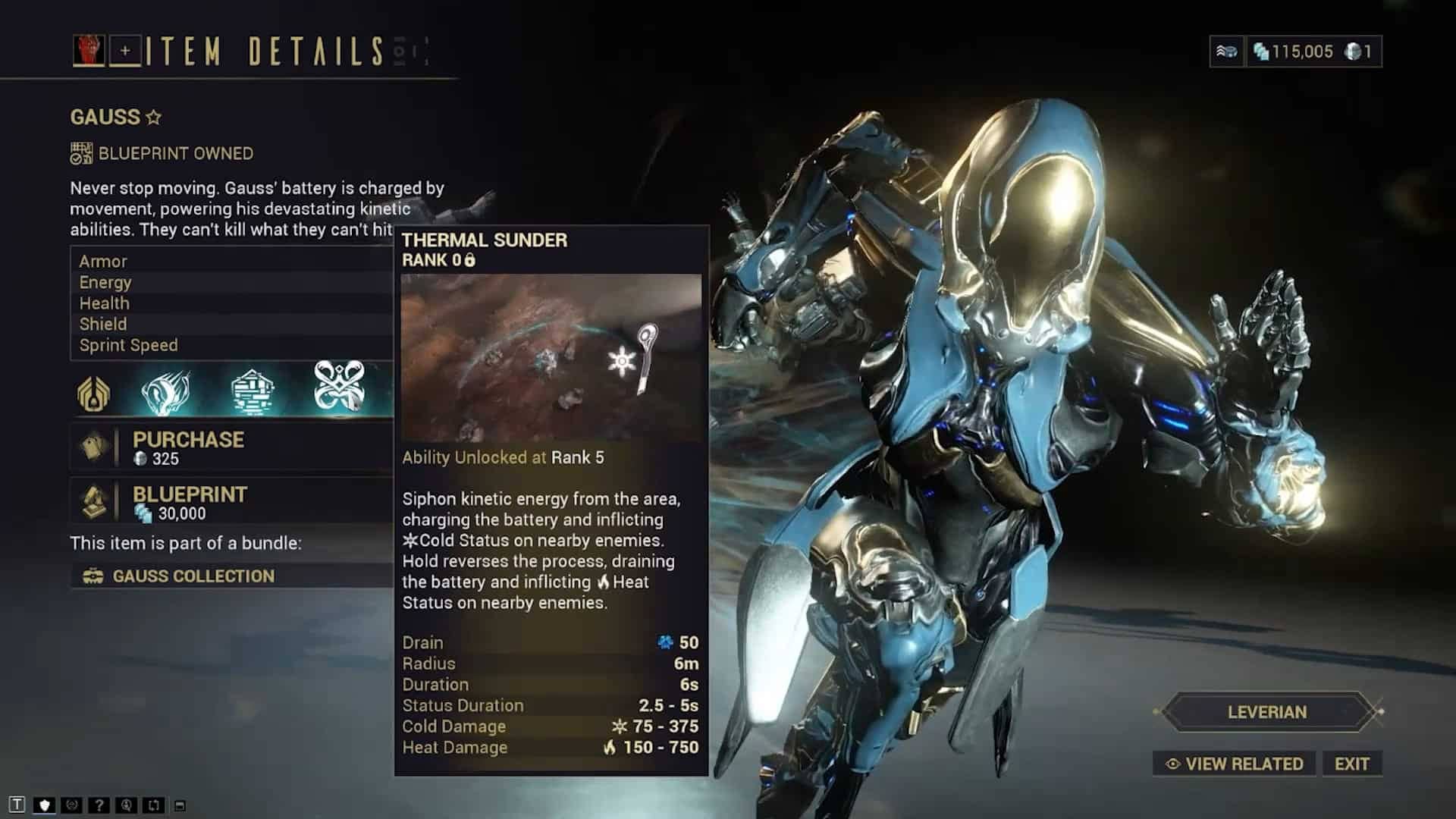Viewport: 1456px width, 819px height.
Task: Favorite Gauss with the star icon
Action: (x=154, y=118)
